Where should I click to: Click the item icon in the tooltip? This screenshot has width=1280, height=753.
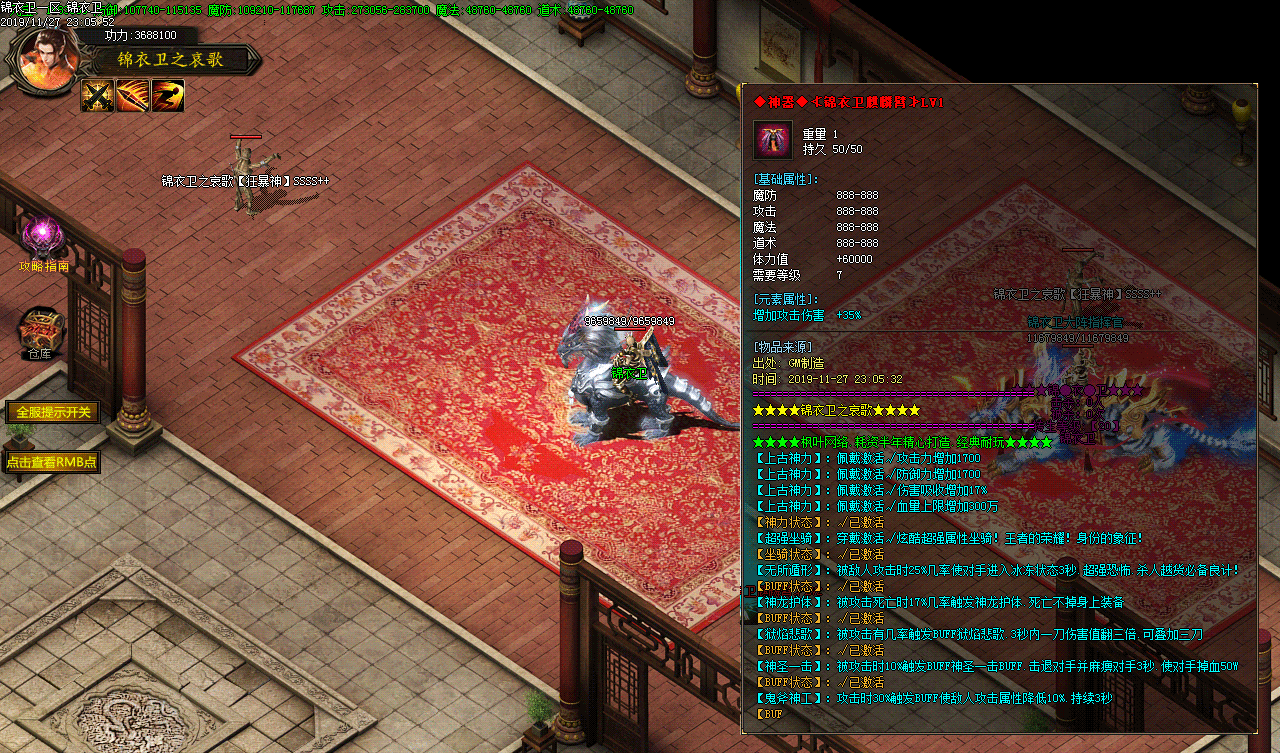[x=772, y=140]
